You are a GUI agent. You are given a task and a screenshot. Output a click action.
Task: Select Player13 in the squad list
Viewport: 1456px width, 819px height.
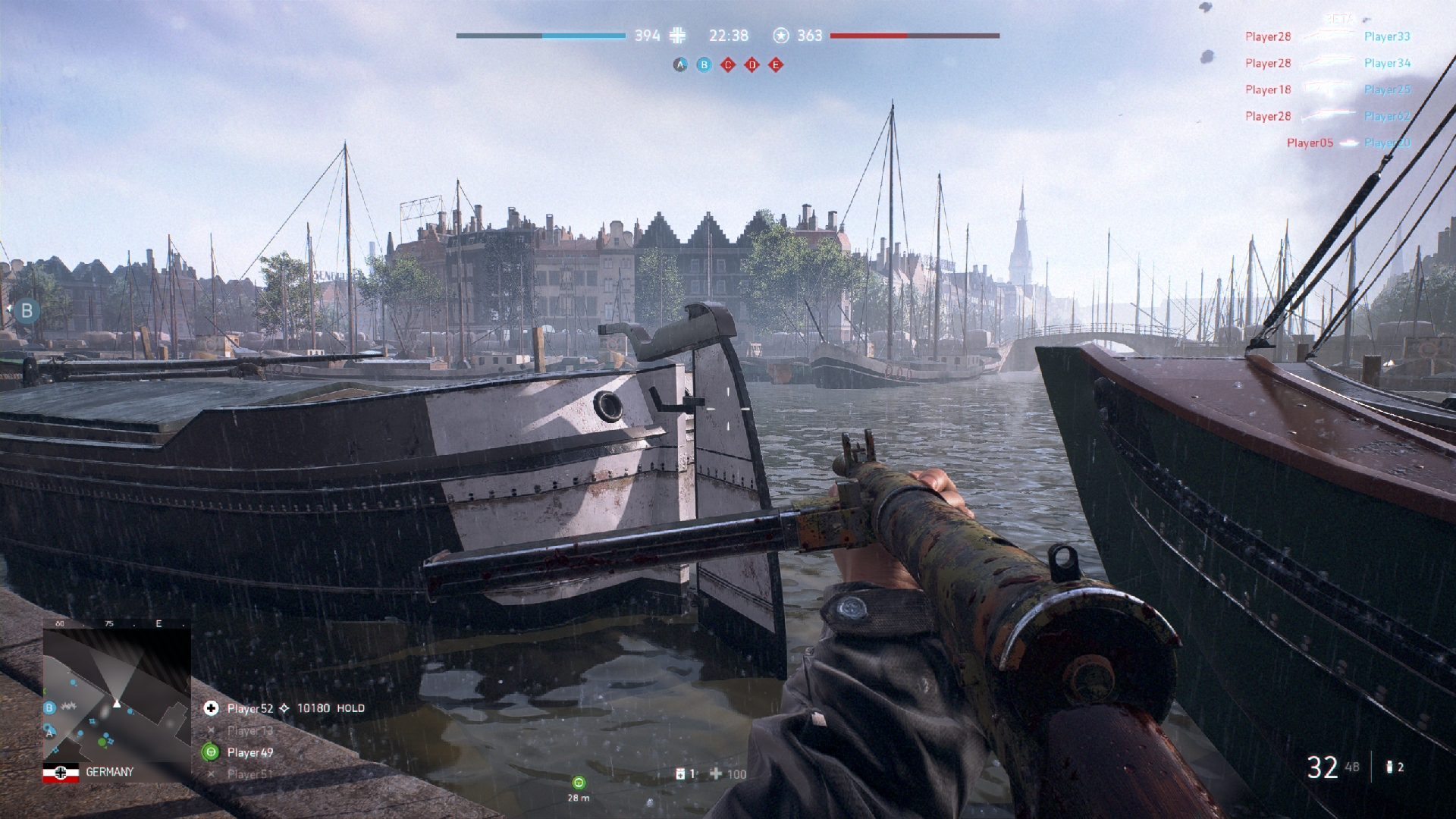[x=249, y=730]
